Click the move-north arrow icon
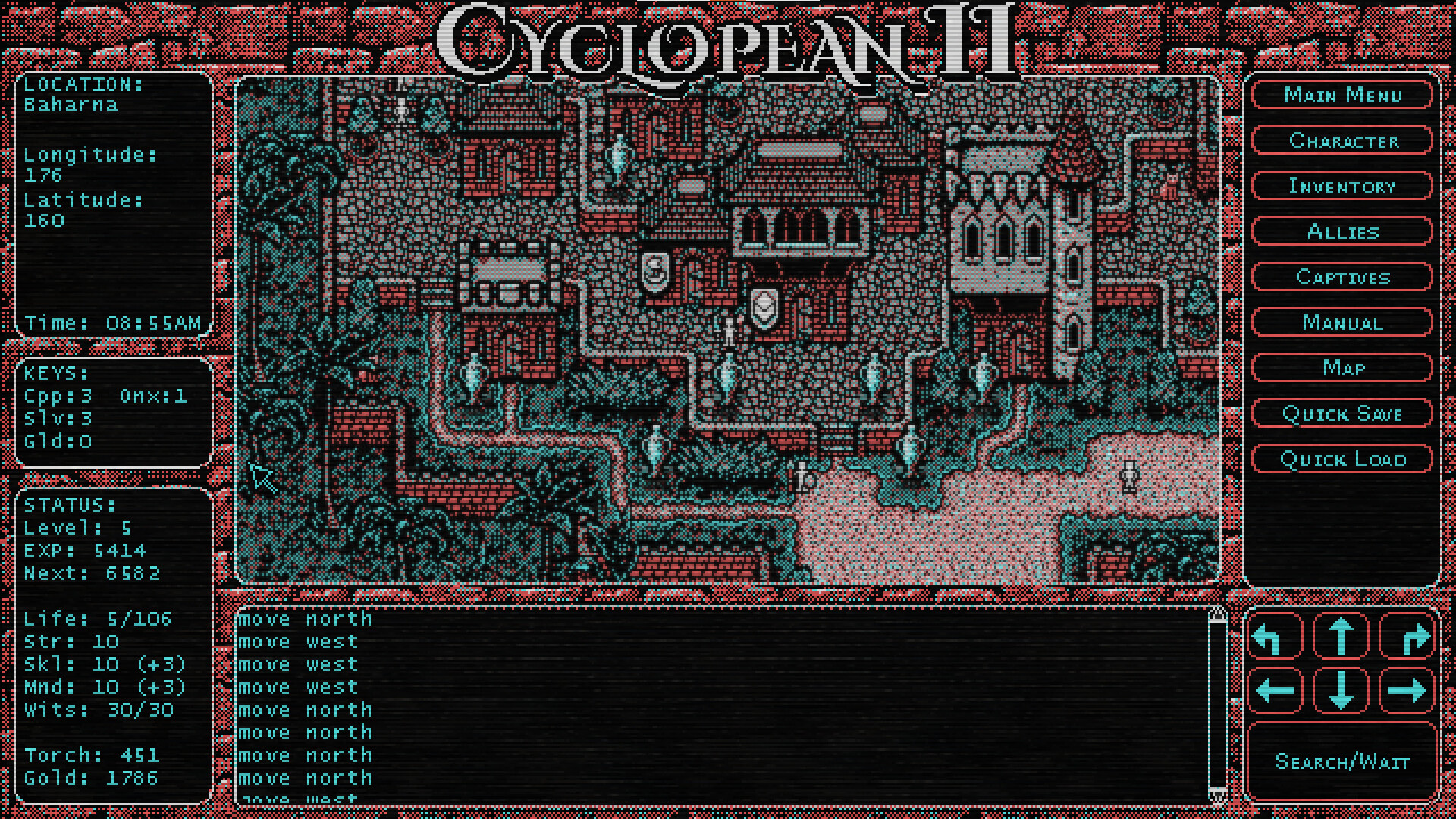 coord(1341,635)
